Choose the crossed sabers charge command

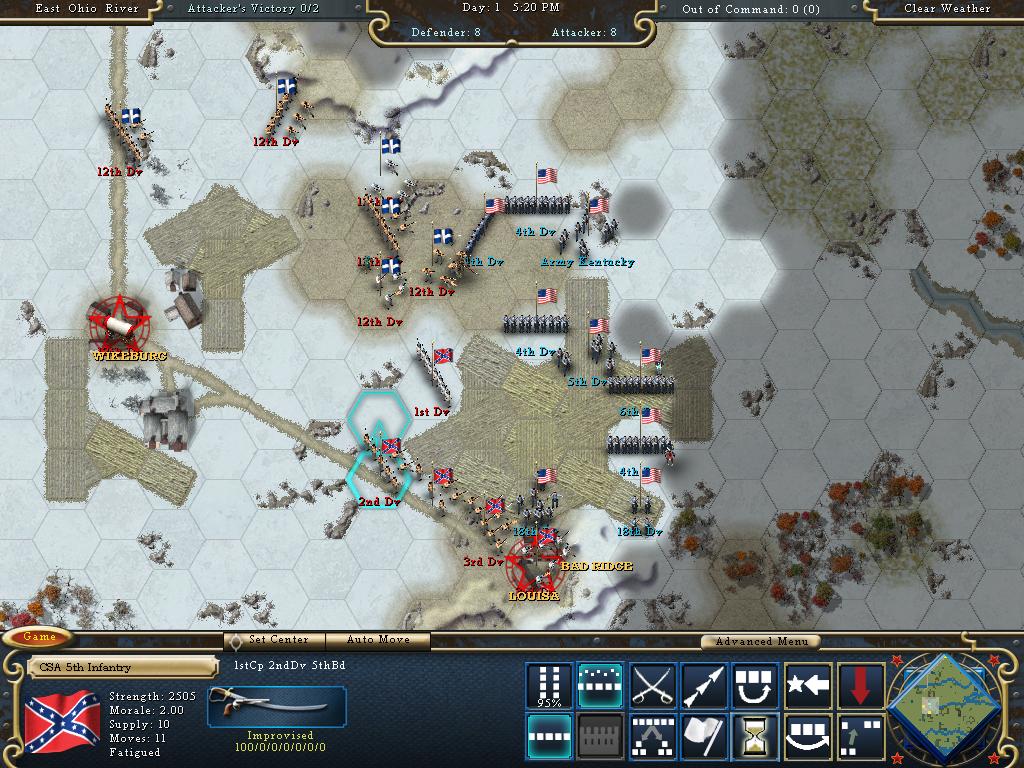653,685
